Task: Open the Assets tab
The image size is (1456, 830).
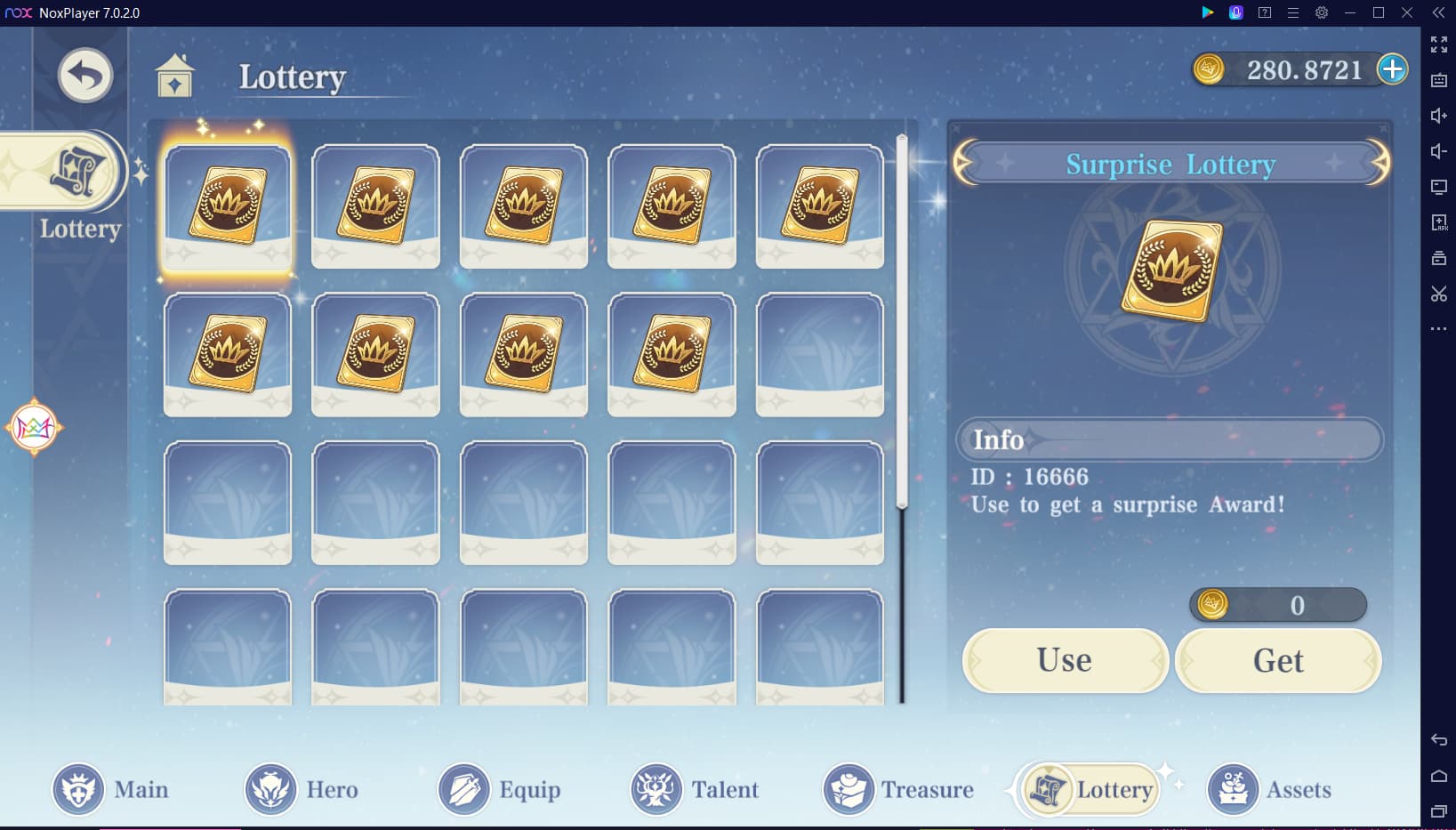Action: pyautogui.click(x=1269, y=789)
